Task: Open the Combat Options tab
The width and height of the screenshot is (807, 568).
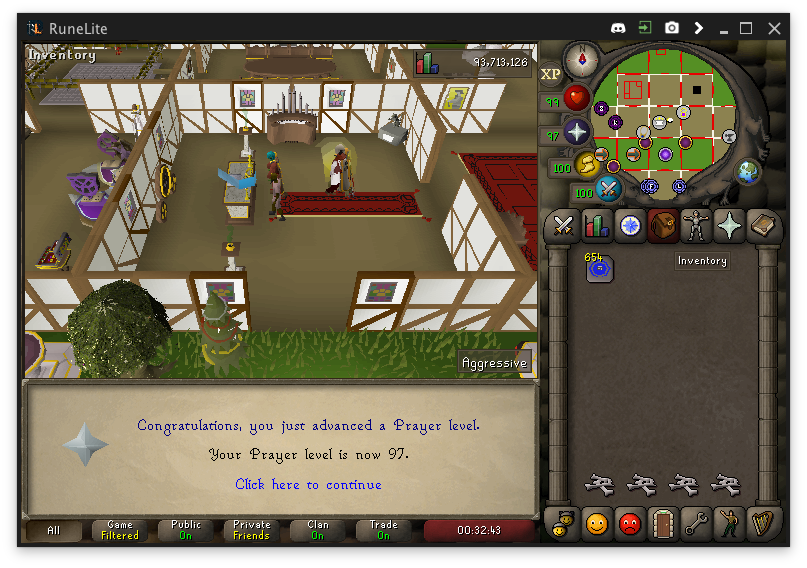Action: coord(563,226)
